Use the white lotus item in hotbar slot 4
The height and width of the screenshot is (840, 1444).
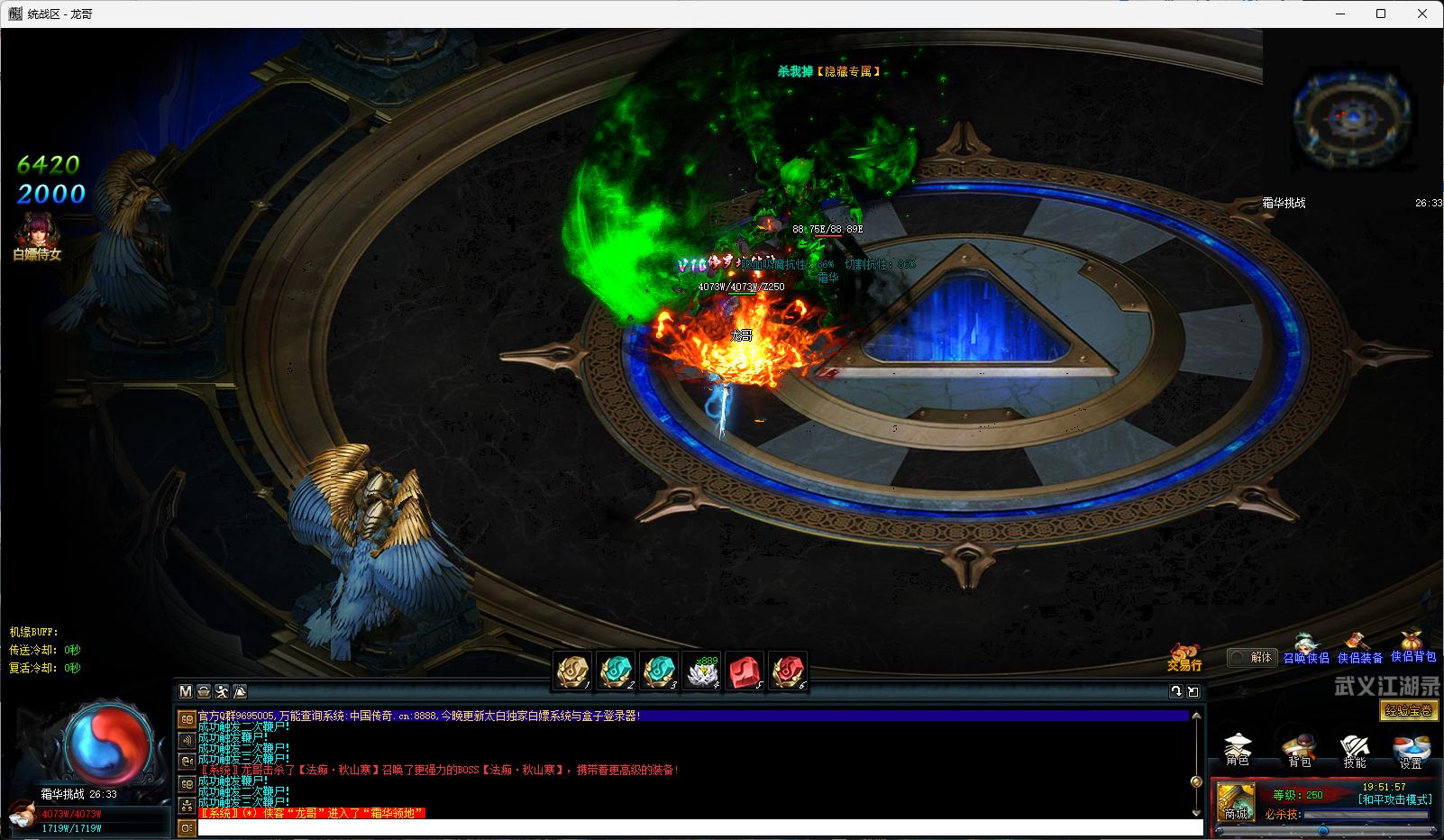(x=701, y=671)
